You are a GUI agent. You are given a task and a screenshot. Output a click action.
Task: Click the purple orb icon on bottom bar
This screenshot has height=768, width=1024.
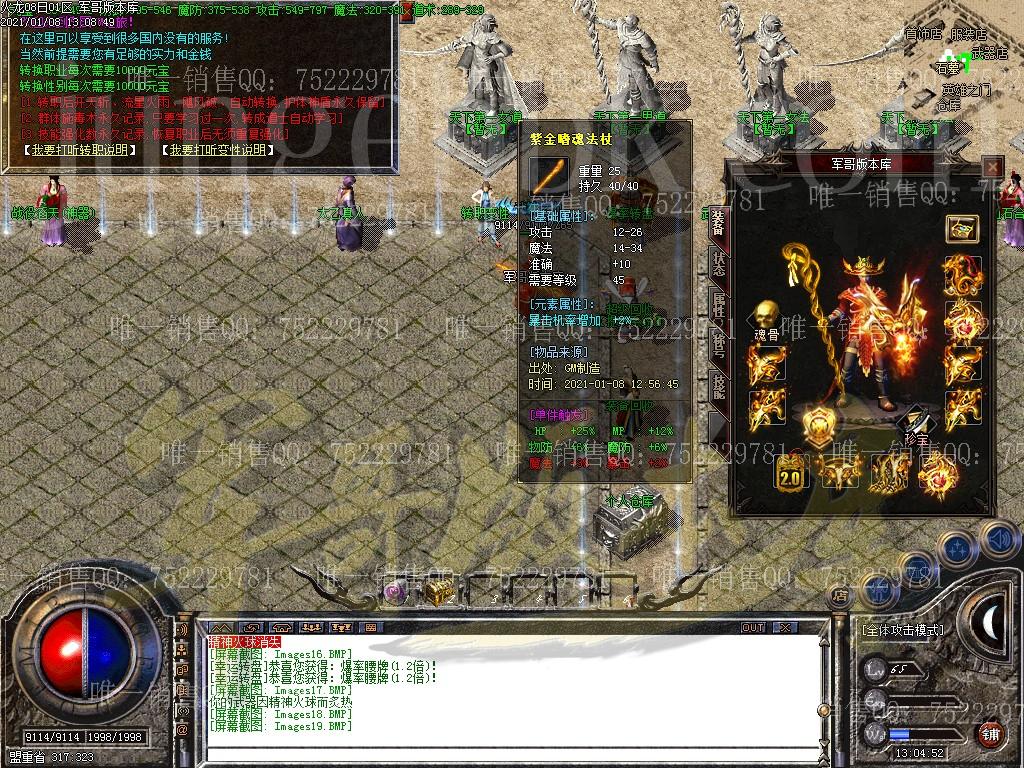(x=396, y=592)
